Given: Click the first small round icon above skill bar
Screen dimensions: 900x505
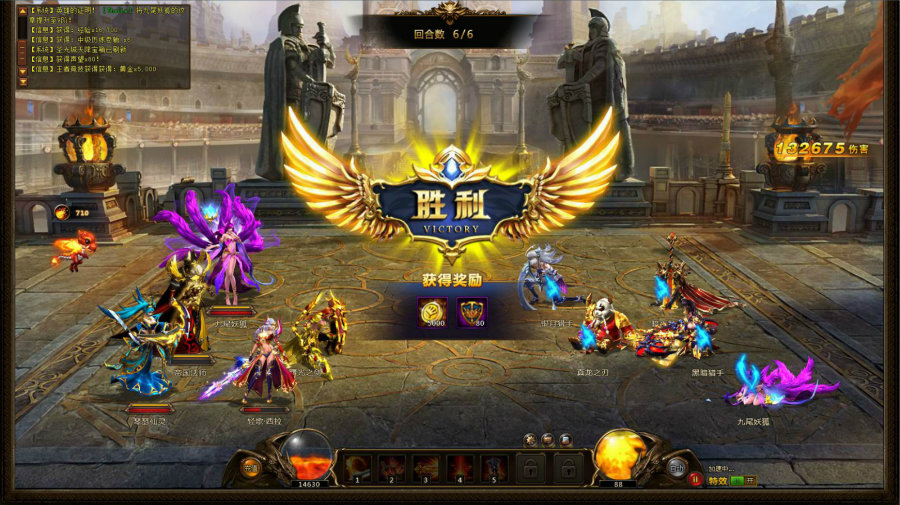Looking at the screenshot, I should click(x=530, y=439).
